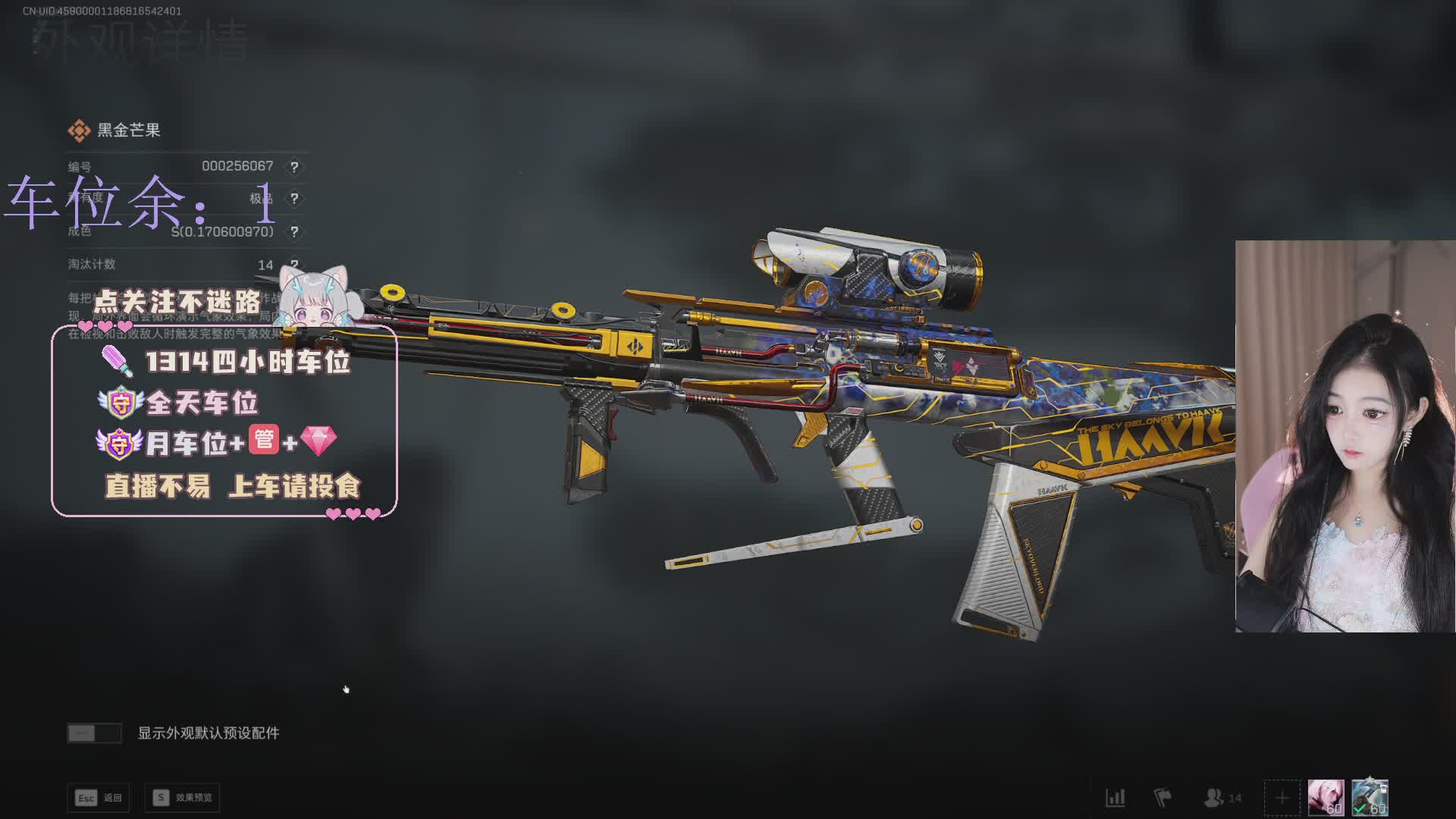This screenshot has height=819, width=1456.
Task: Toggle 显示外观默认预设配件 switch
Action: tap(94, 733)
